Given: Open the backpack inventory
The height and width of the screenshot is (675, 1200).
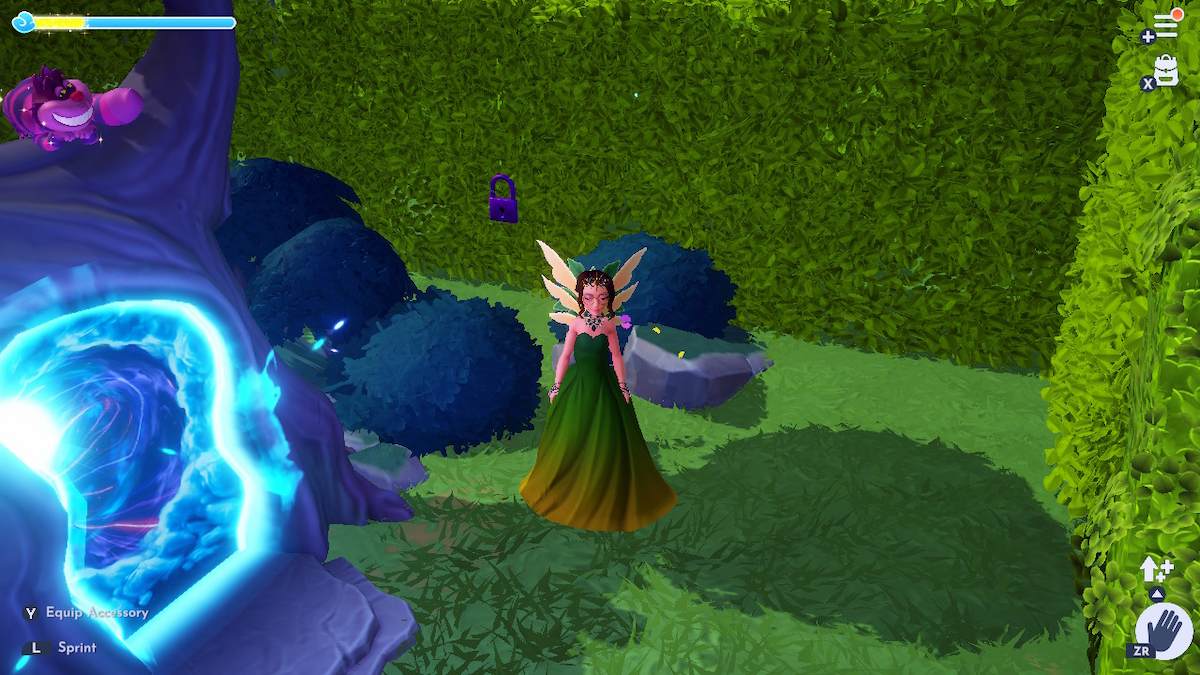Looking at the screenshot, I should [1166, 70].
